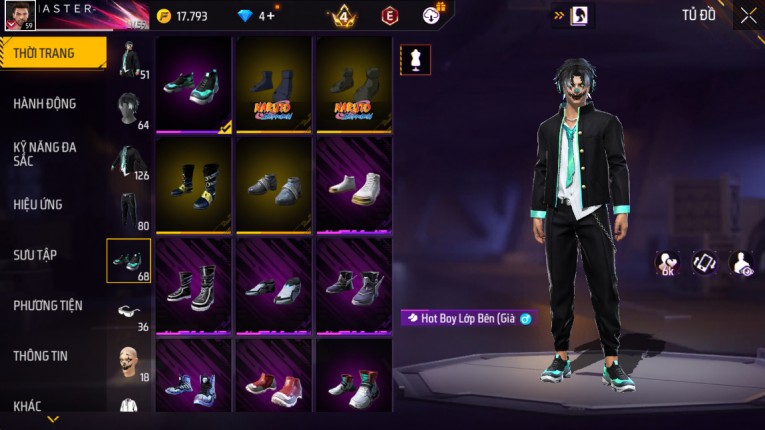Open the PHƯƠNG TIỆN category
This screenshot has width=765, height=430.
[x=48, y=305]
